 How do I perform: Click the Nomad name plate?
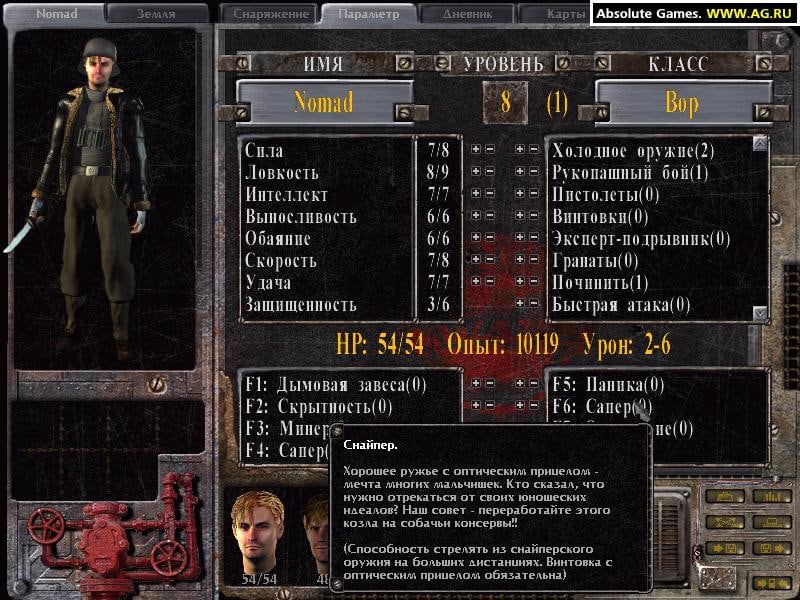(324, 103)
